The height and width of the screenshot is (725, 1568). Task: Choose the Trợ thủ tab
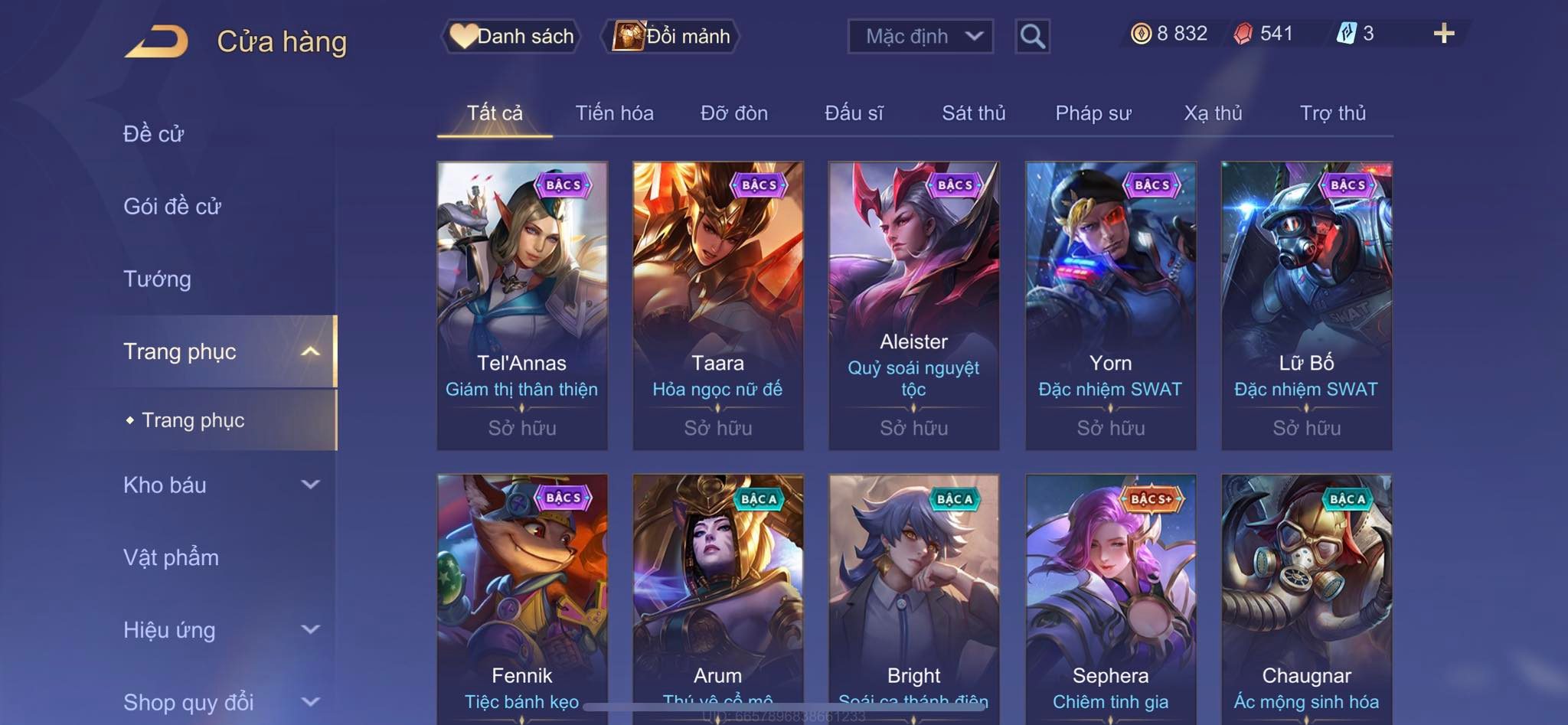click(x=1332, y=113)
